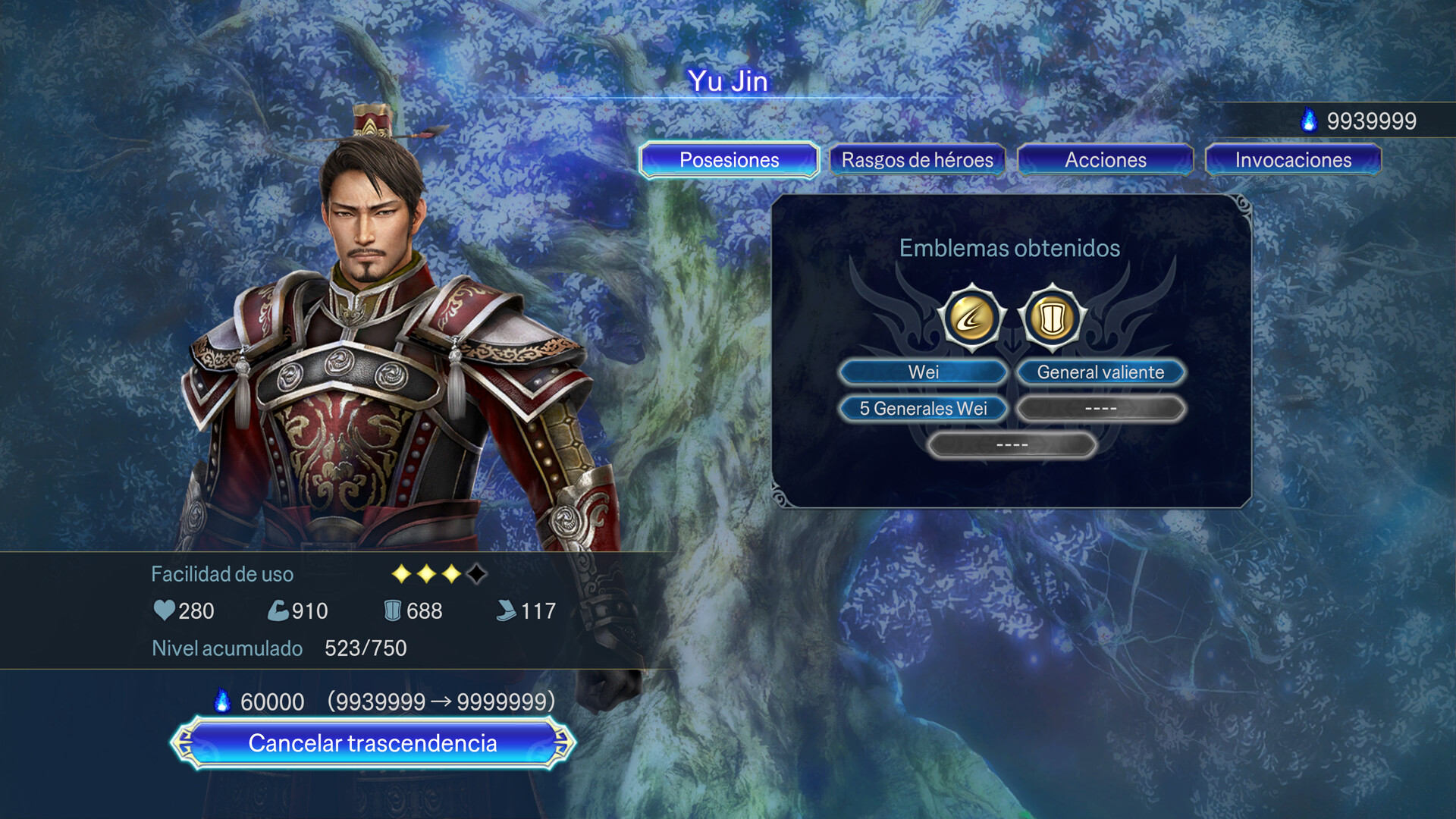Click the gold shield emblem icon
This screenshot has width=1456, height=819.
pos(1052,318)
